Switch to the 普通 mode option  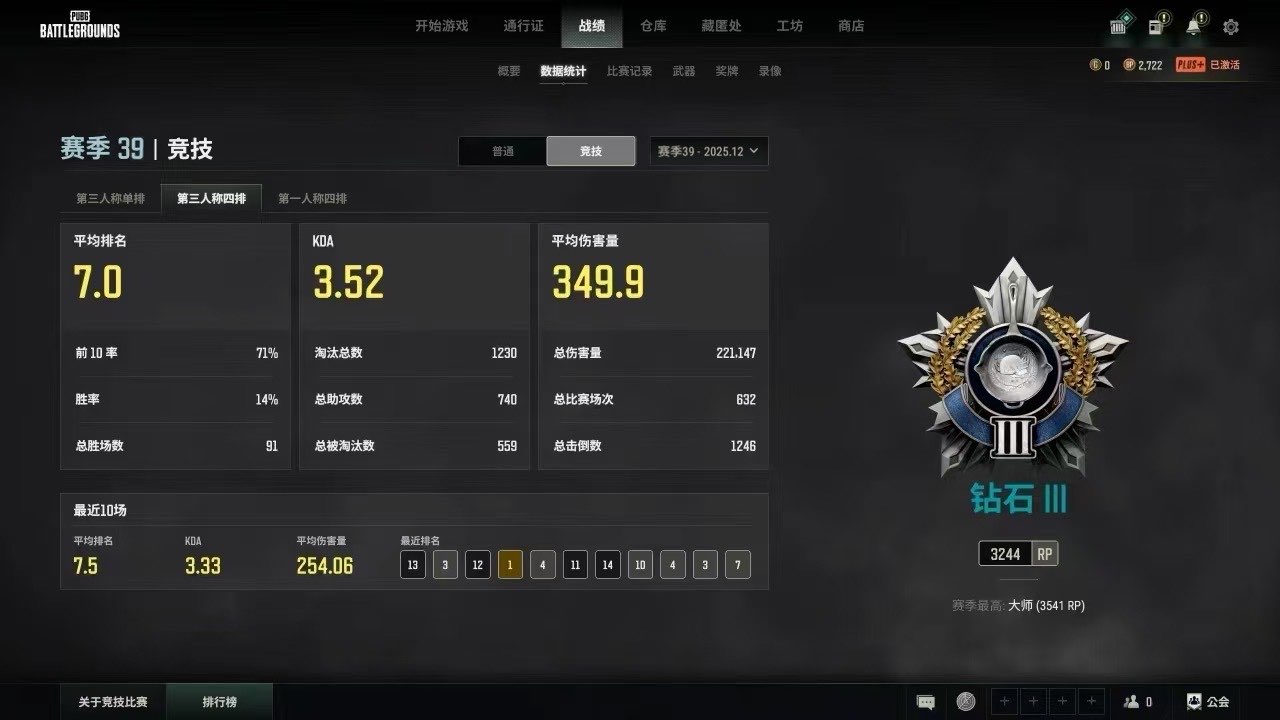(502, 150)
